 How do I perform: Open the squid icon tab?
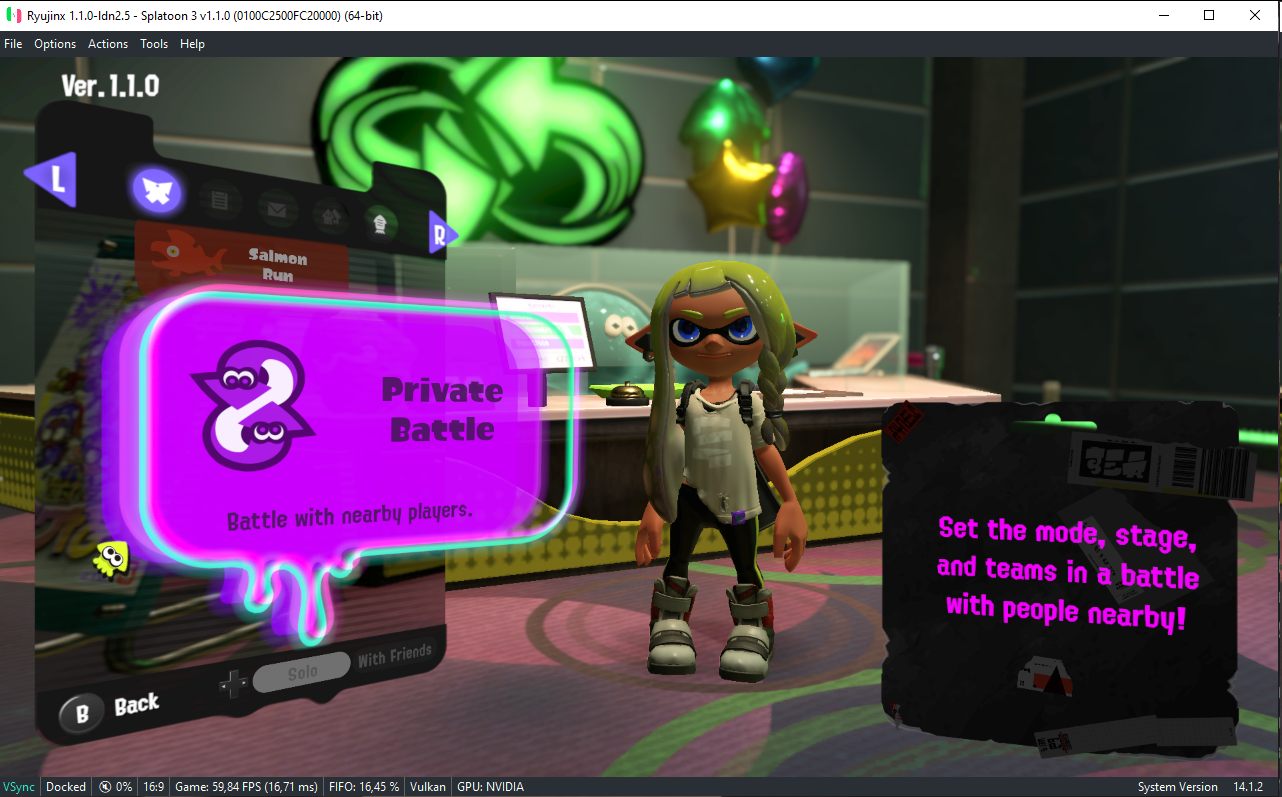[x=380, y=223]
